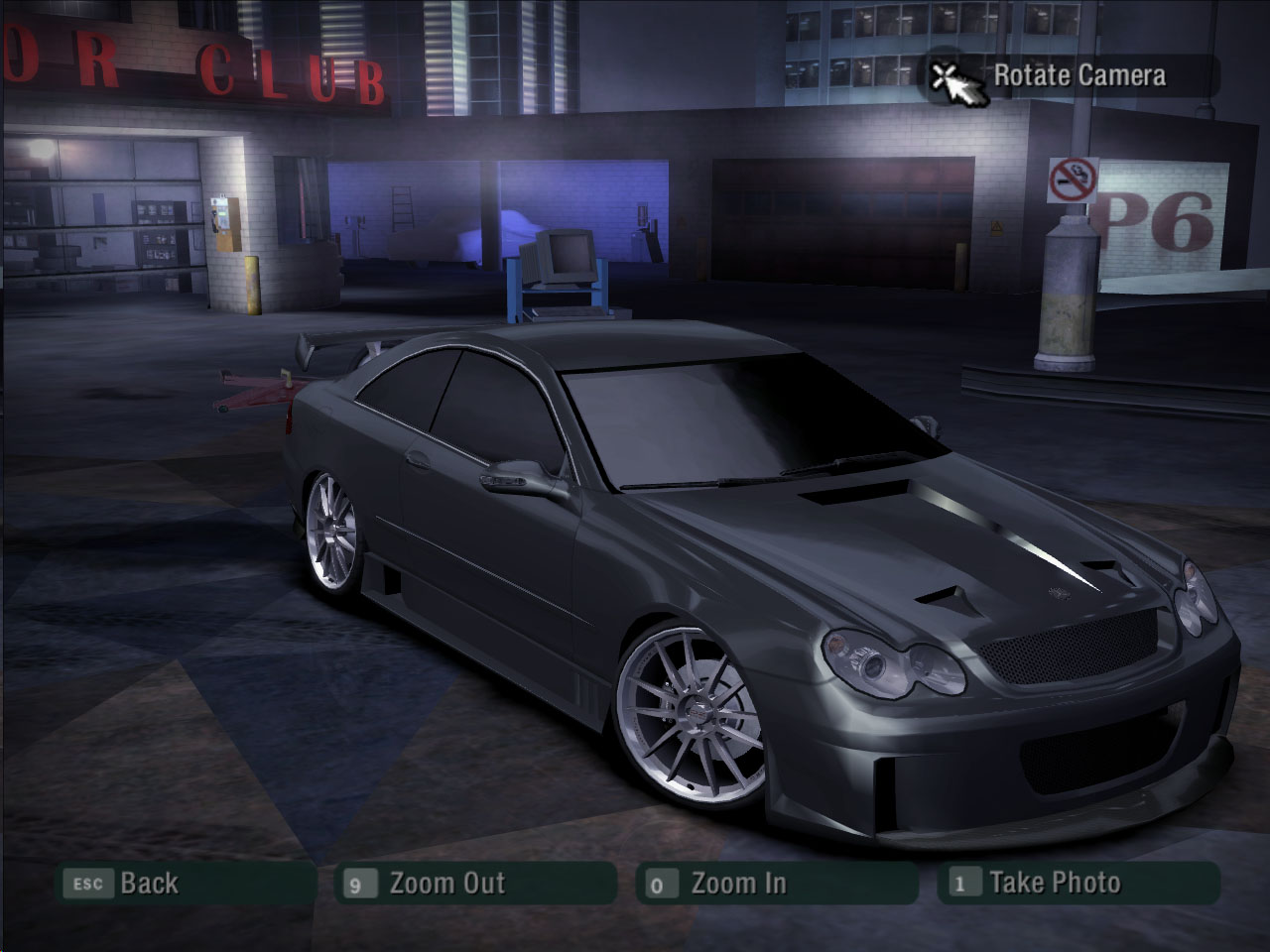Activate the Rotate Camera control
This screenshot has height=952, width=1270.
click(x=1072, y=76)
